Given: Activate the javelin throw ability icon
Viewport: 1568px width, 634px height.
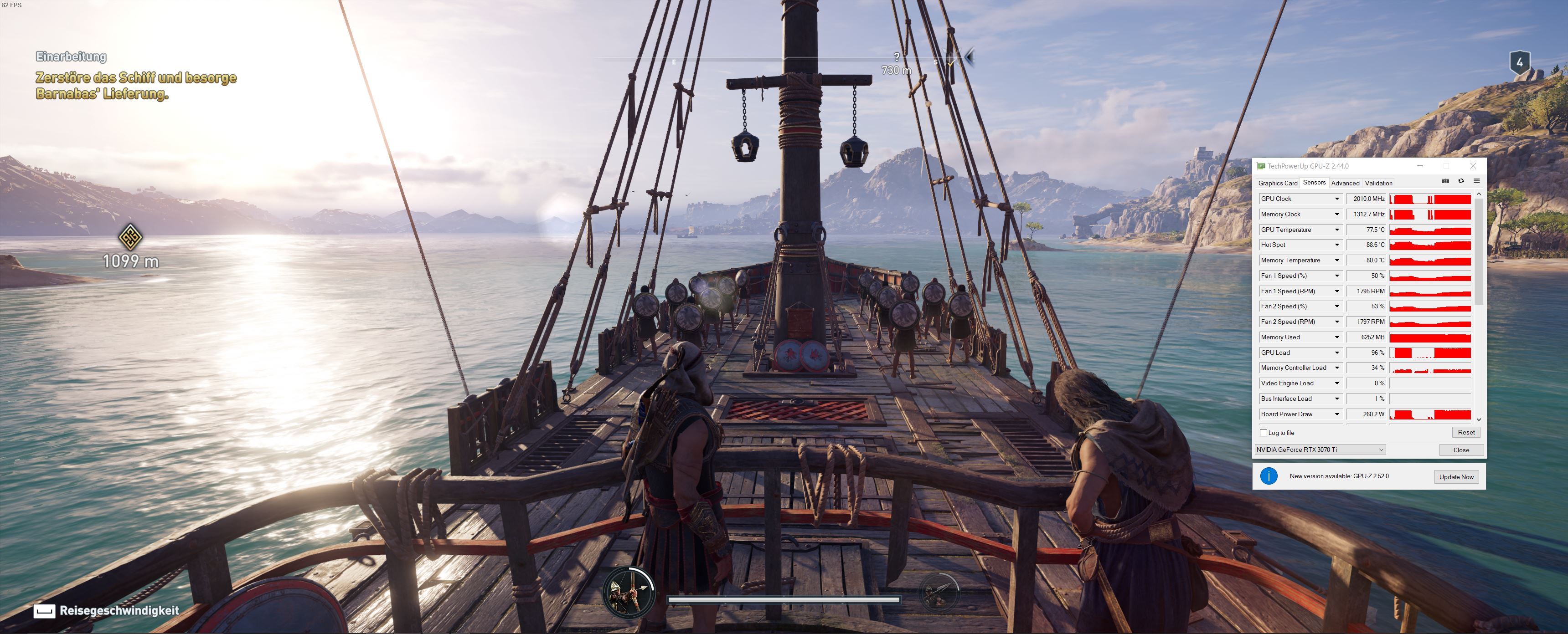Looking at the screenshot, I should click(x=938, y=591).
